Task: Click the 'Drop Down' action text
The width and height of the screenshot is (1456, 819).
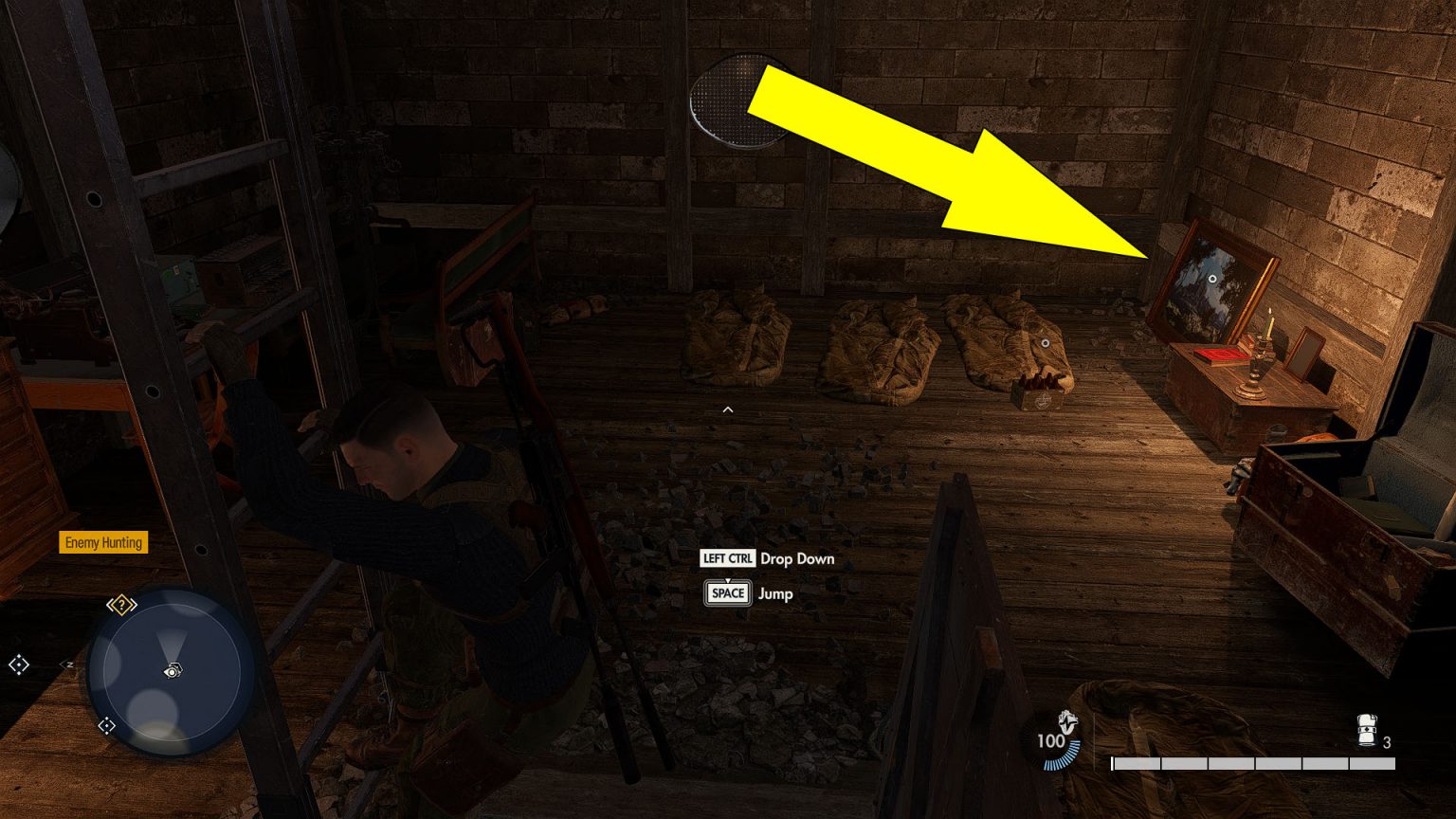Action: click(x=796, y=559)
